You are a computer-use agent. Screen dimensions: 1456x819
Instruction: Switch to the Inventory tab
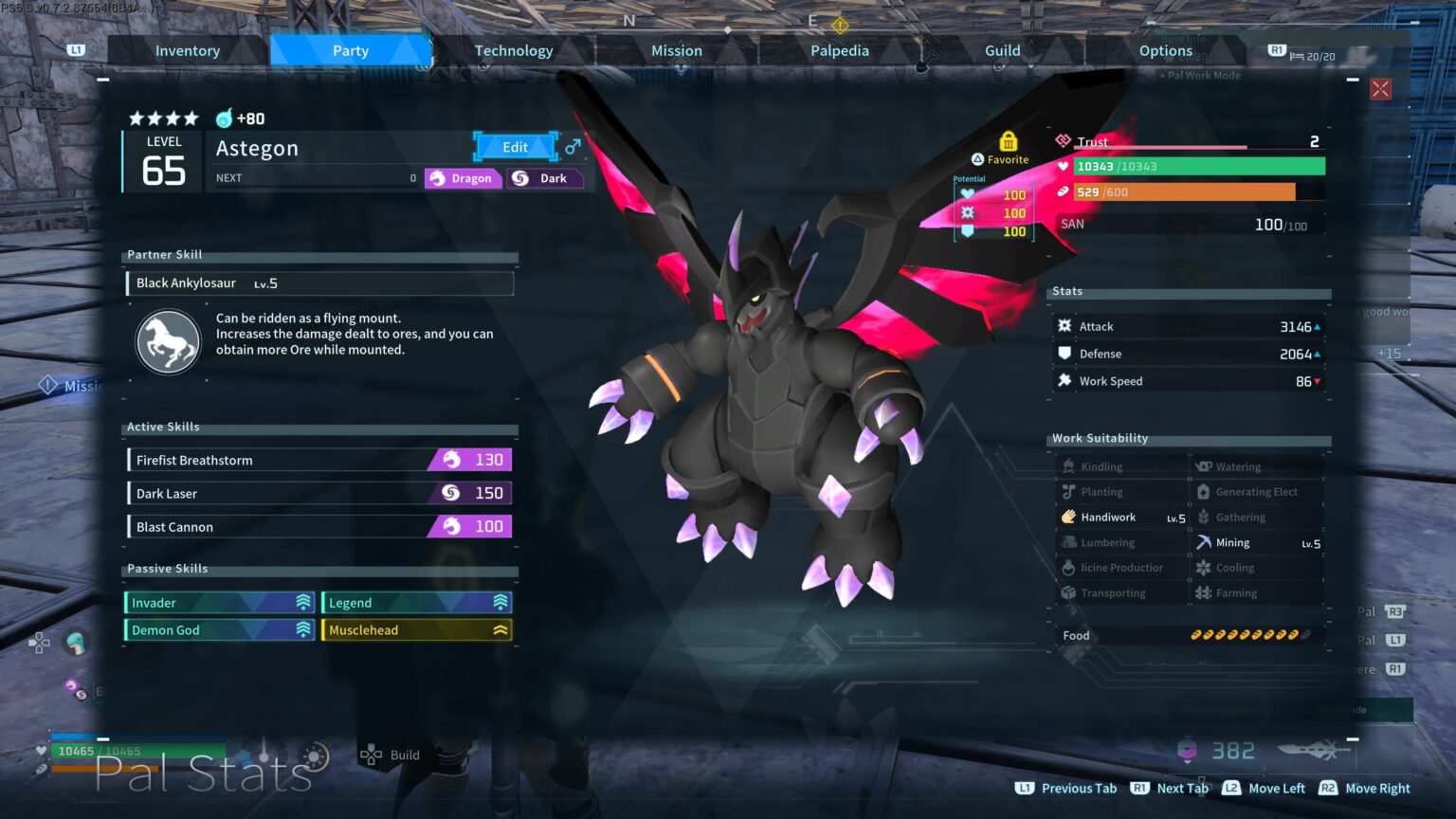pyautogui.click(x=188, y=51)
